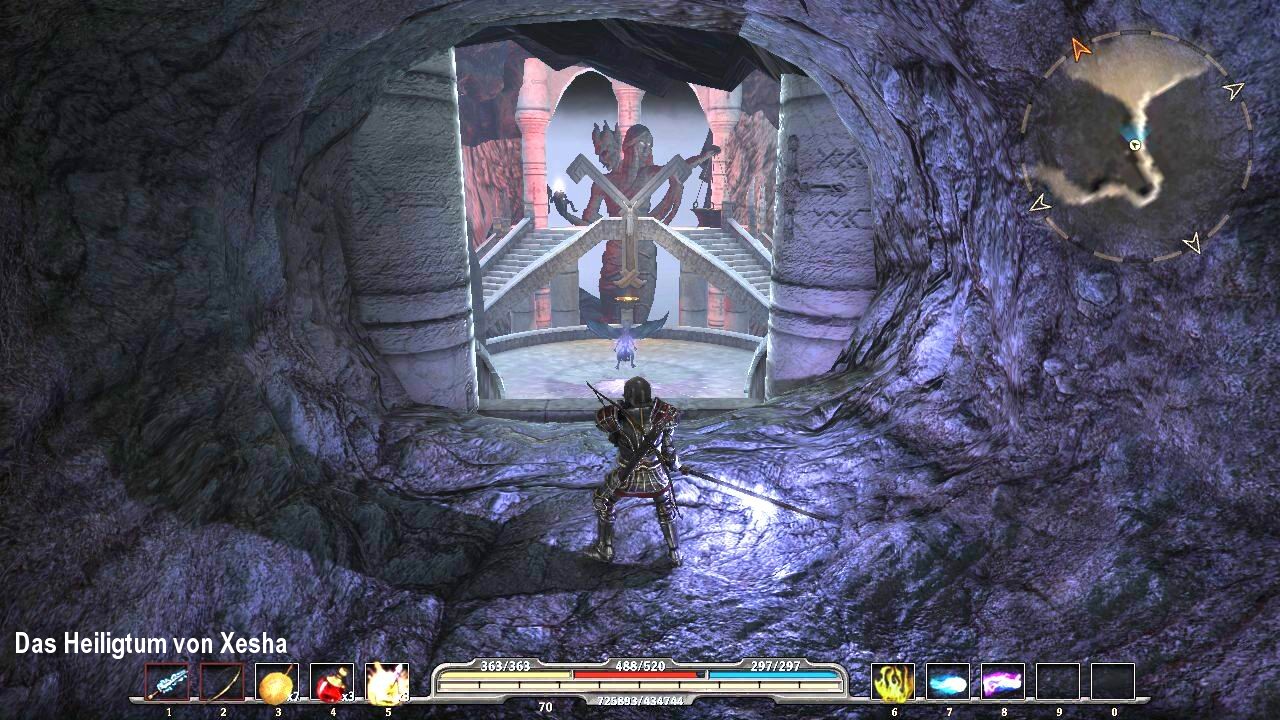The image size is (1280, 720).
Task: Activate the glowing potion in slot 5
Action: click(384, 683)
